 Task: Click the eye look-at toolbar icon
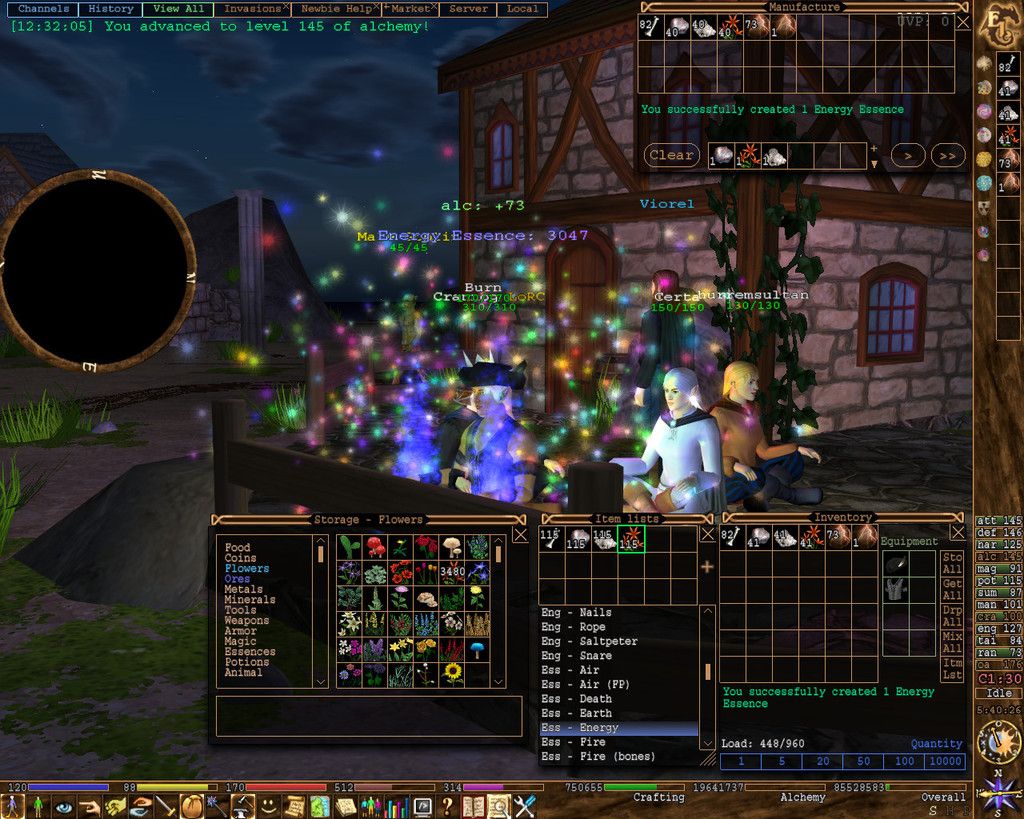64,806
